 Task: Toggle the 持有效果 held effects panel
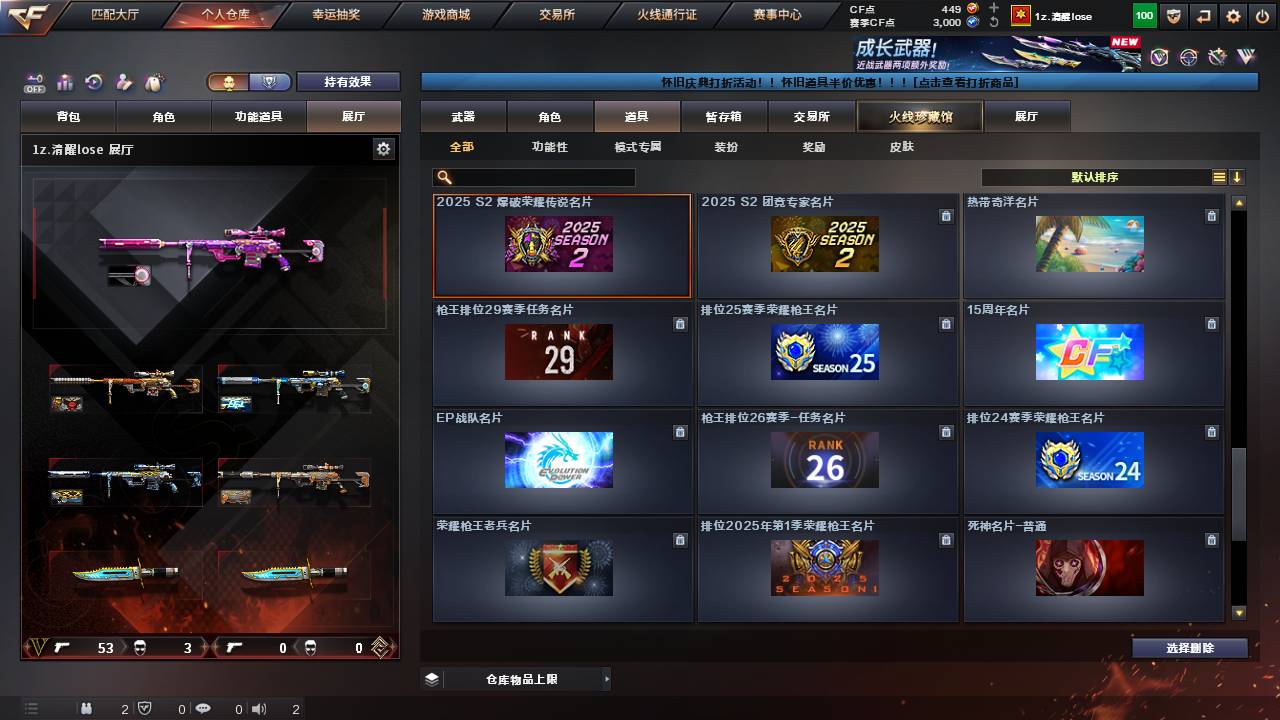pos(348,81)
